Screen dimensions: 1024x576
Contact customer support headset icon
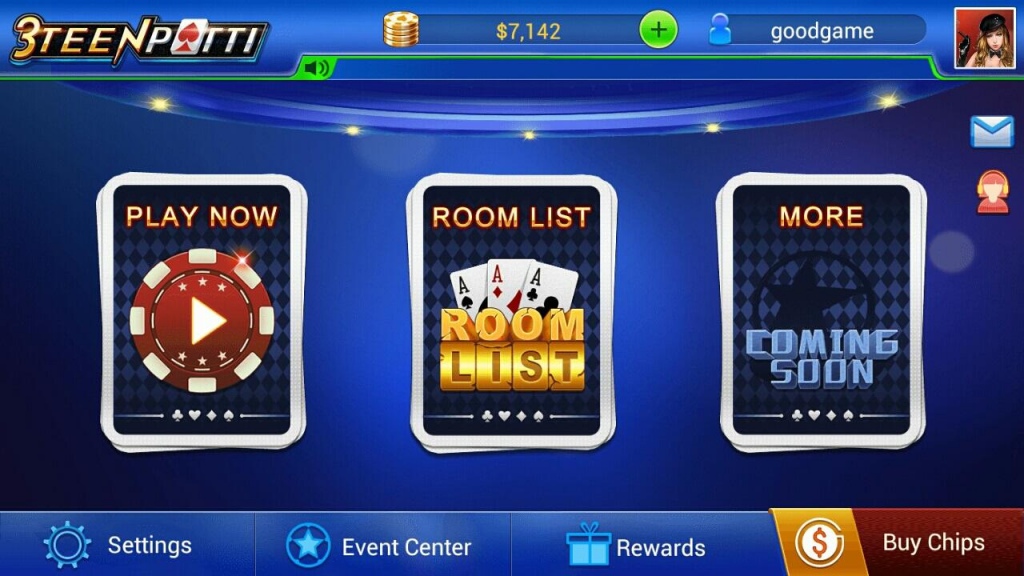991,192
